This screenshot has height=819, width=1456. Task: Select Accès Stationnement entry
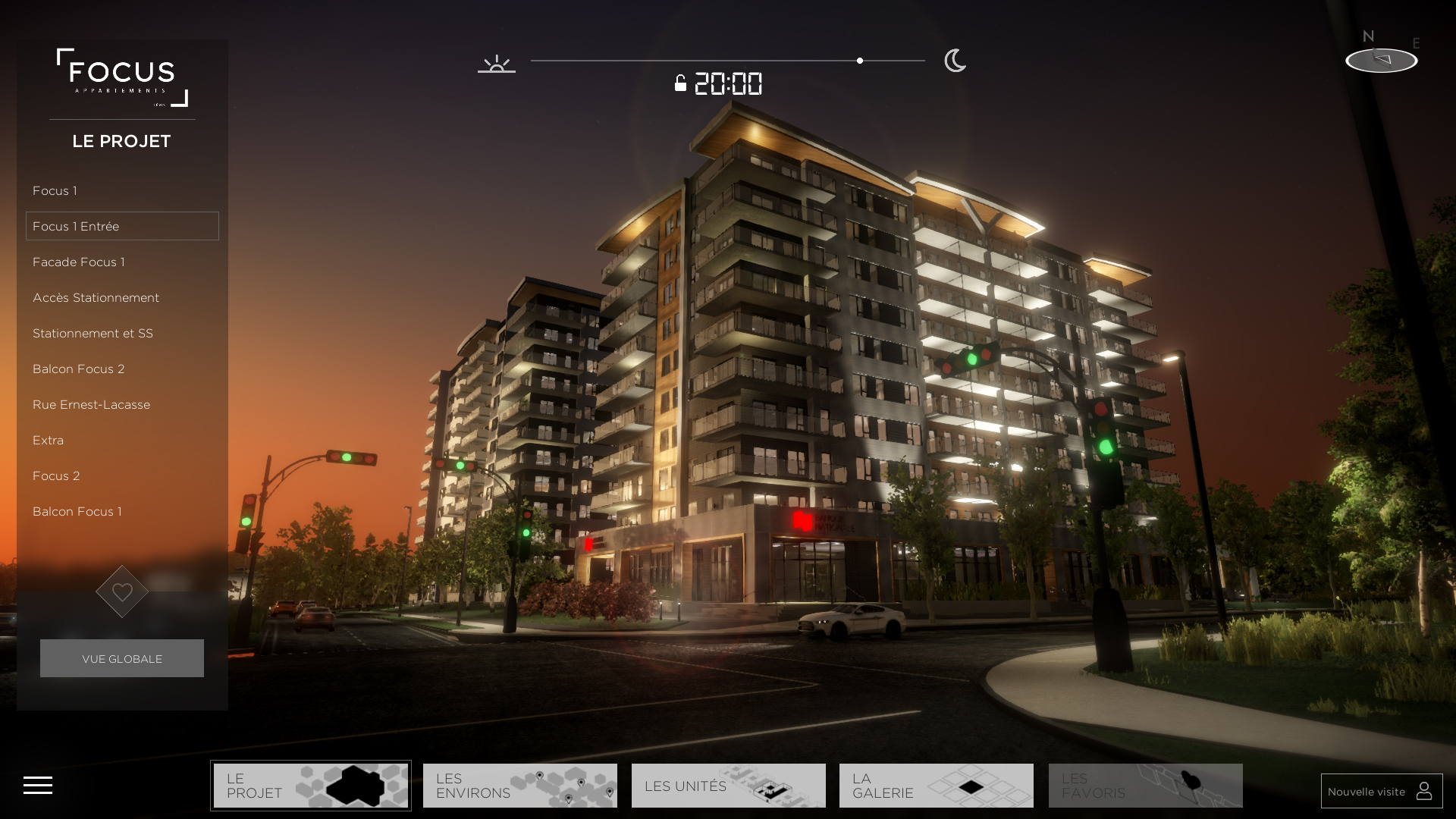[96, 298]
